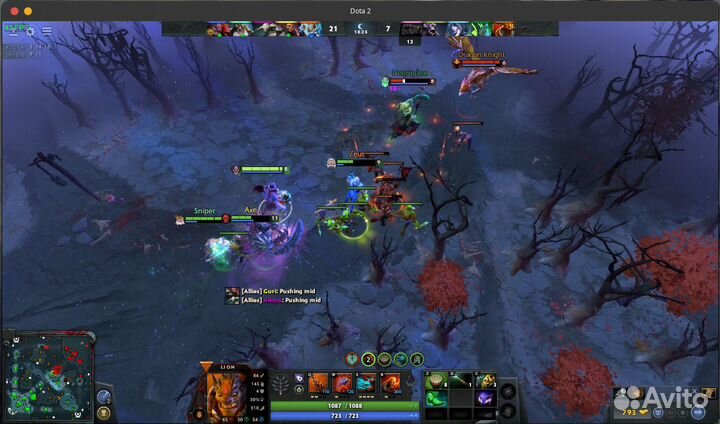Click the glyph button beside the minimap

[x=104, y=413]
